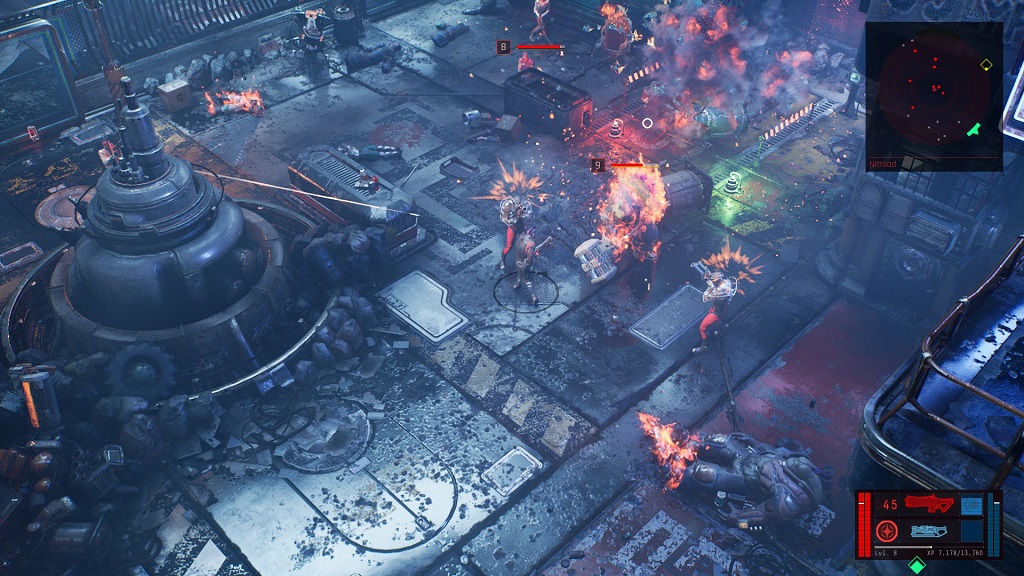Open the Nitroad radar minimap
The image size is (1024, 576).
pos(933,90)
